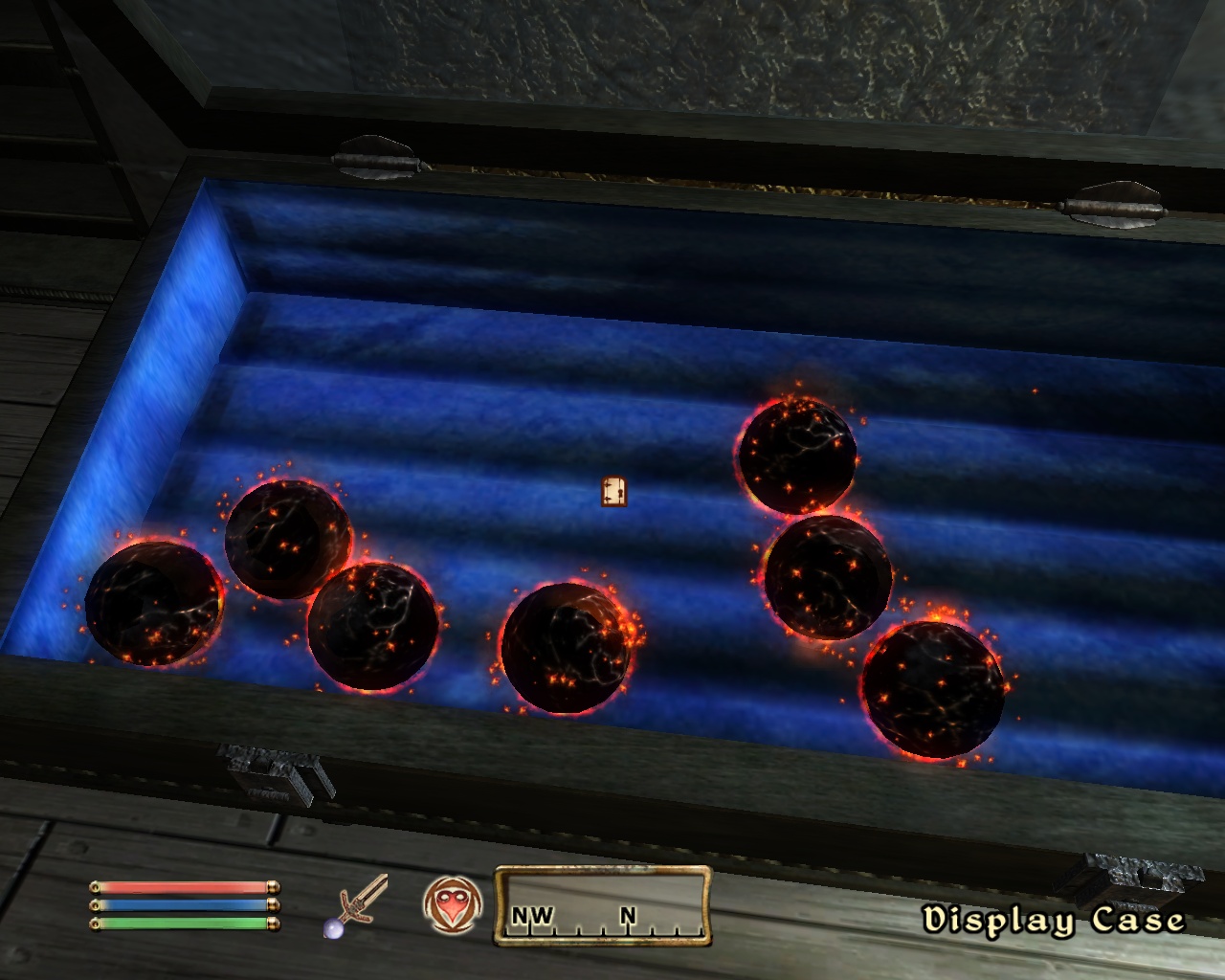The width and height of the screenshot is (1225, 980).
Task: Select the red heart spell icon
Action: point(450,905)
